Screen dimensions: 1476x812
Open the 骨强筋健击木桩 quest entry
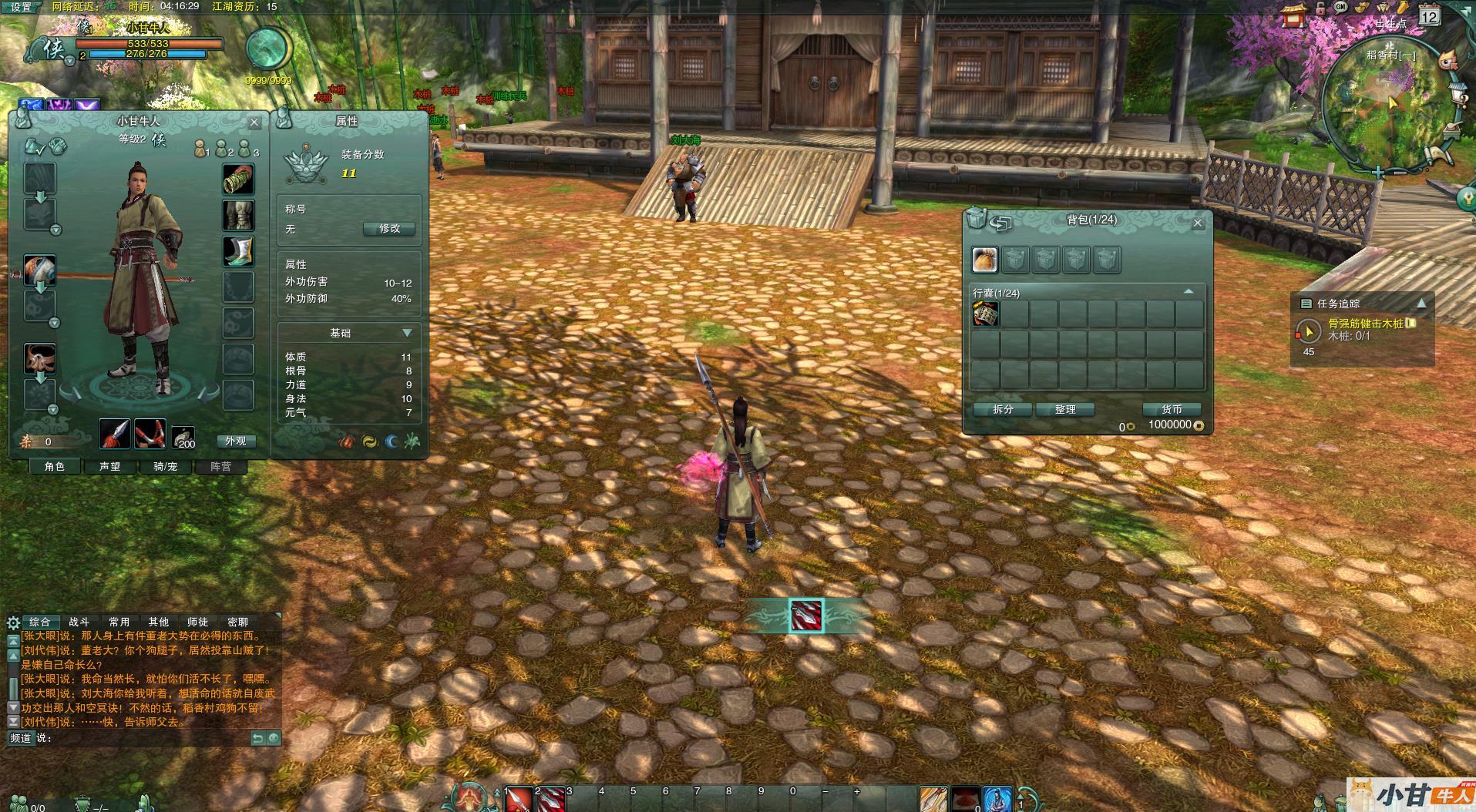coord(1365,324)
